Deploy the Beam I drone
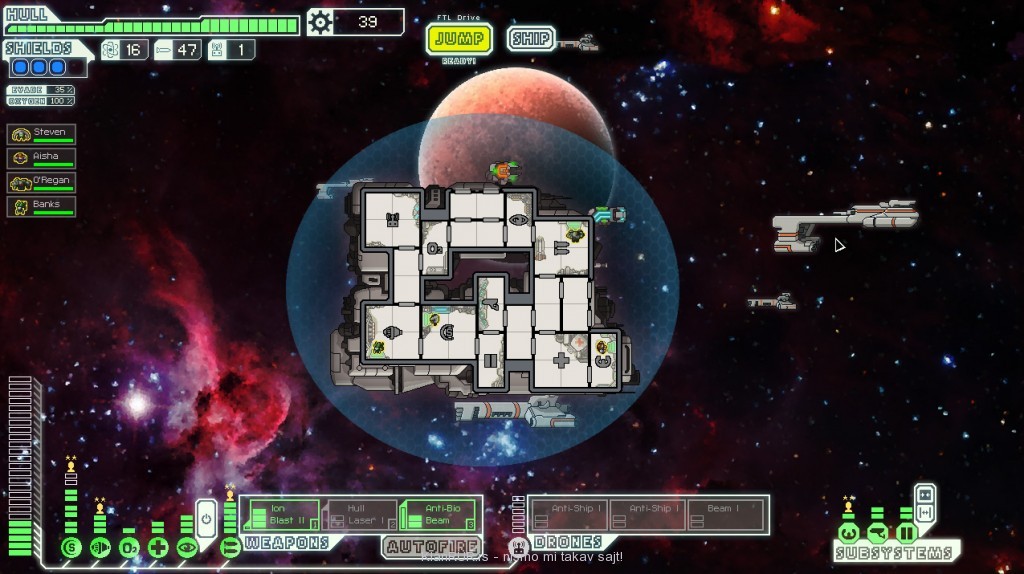The image size is (1024, 574). coord(726,514)
